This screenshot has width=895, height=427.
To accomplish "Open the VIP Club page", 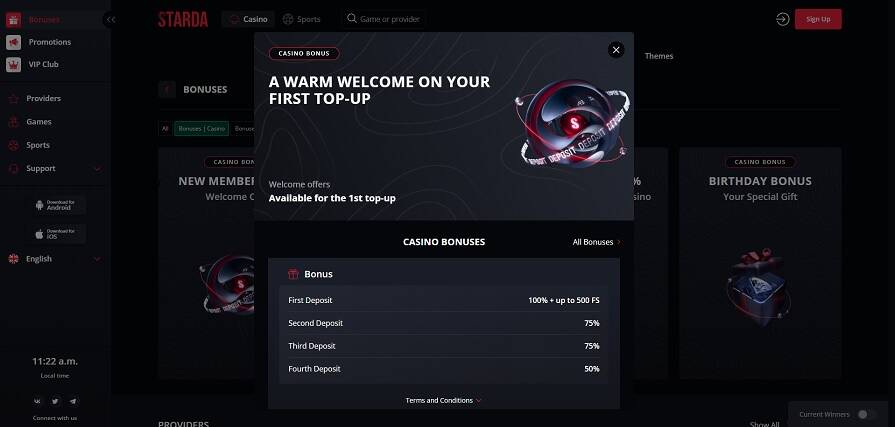I will [x=46, y=65].
